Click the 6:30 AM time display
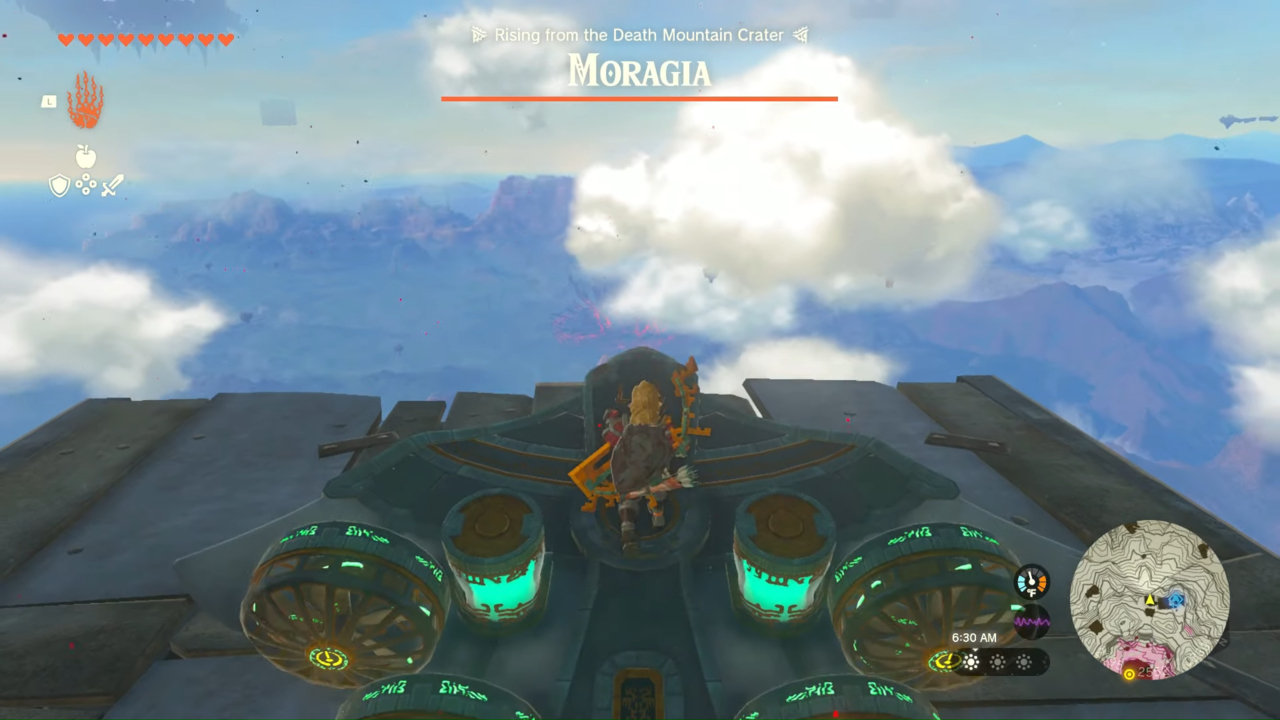Image resolution: width=1280 pixels, height=720 pixels. click(x=974, y=637)
